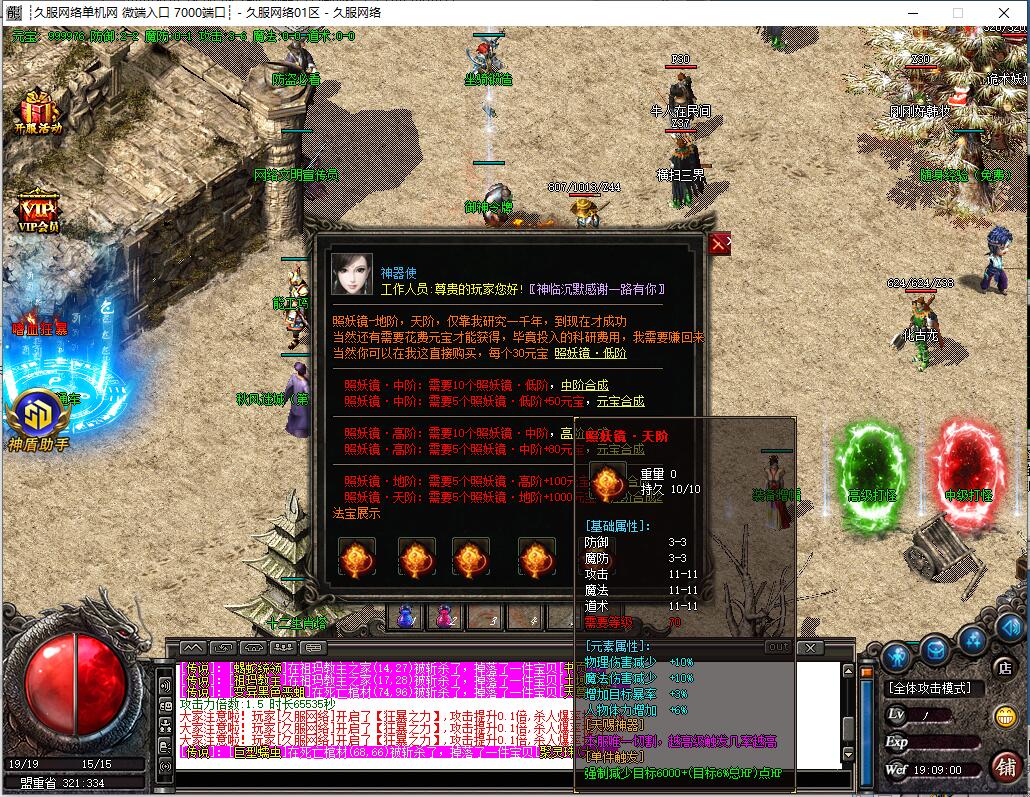Open the bag inventory chest icon
1030x797 pixels.
[935, 650]
